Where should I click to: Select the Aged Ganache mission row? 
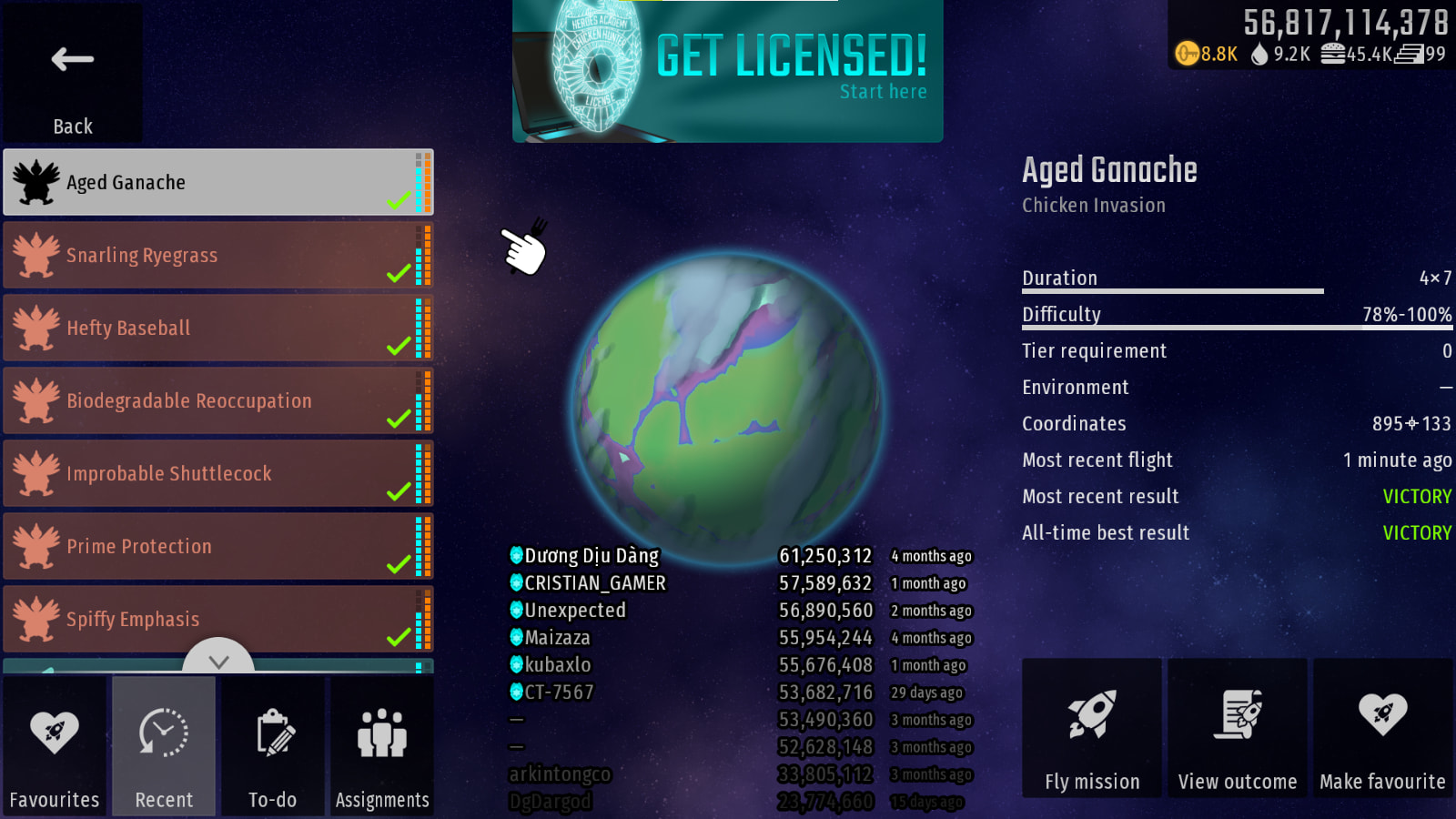click(218, 182)
